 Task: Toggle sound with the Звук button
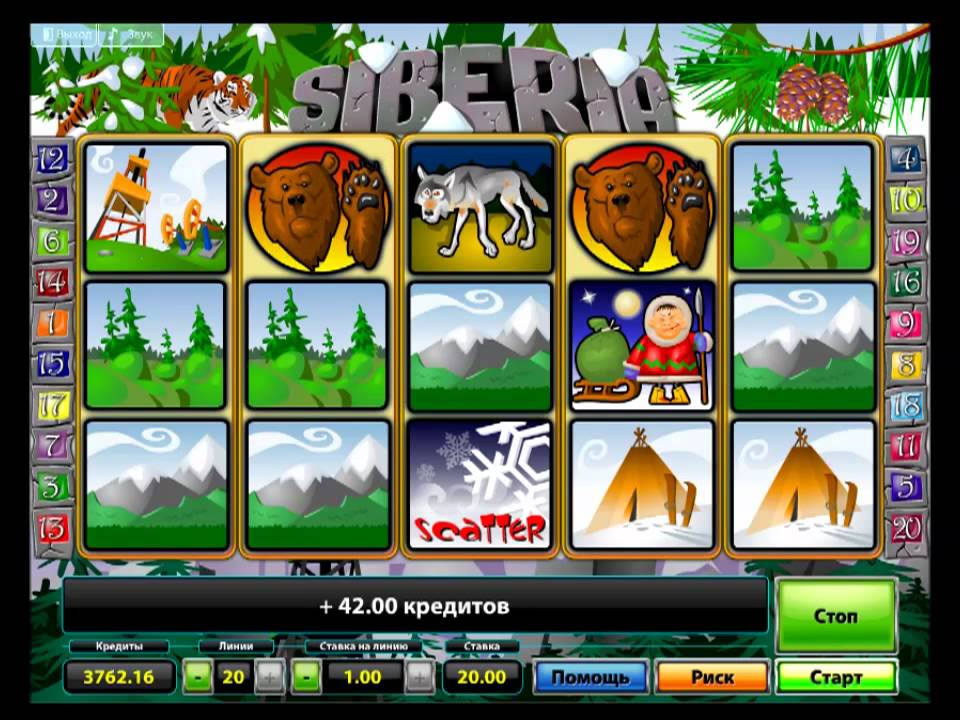click(133, 34)
